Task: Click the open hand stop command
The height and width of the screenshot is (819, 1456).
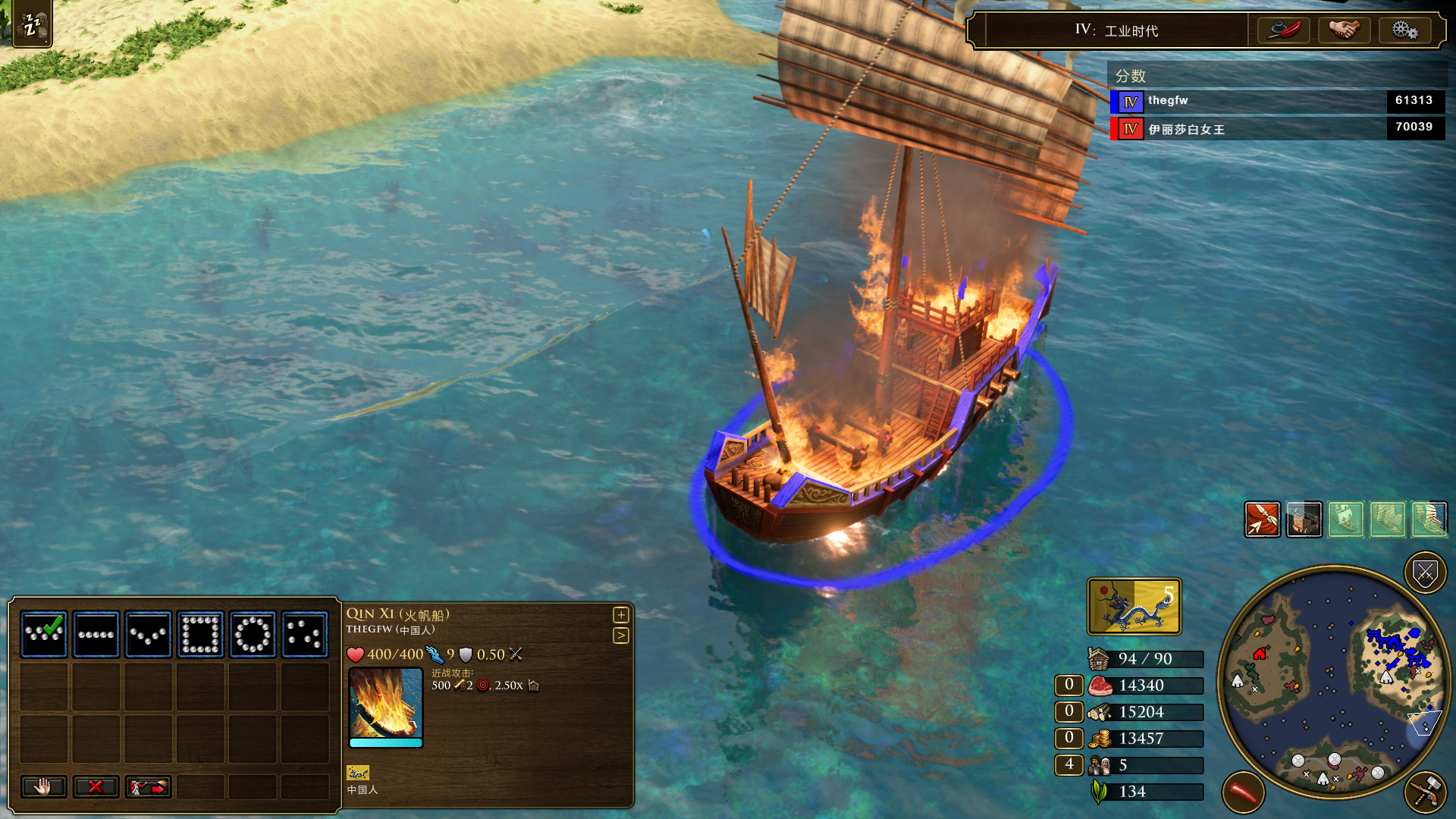Action: click(x=43, y=787)
